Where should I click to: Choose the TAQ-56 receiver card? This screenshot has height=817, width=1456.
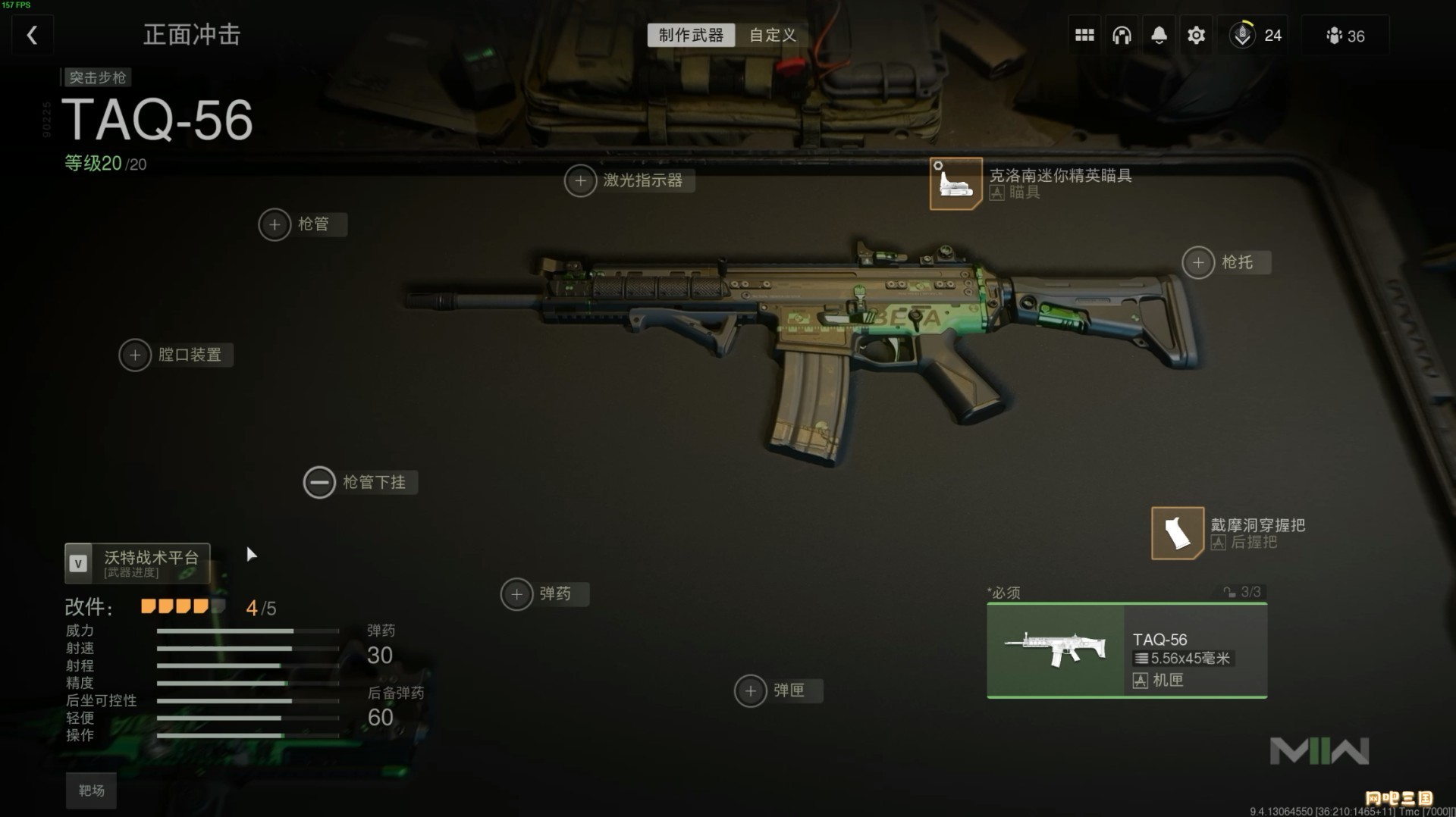tap(1126, 650)
